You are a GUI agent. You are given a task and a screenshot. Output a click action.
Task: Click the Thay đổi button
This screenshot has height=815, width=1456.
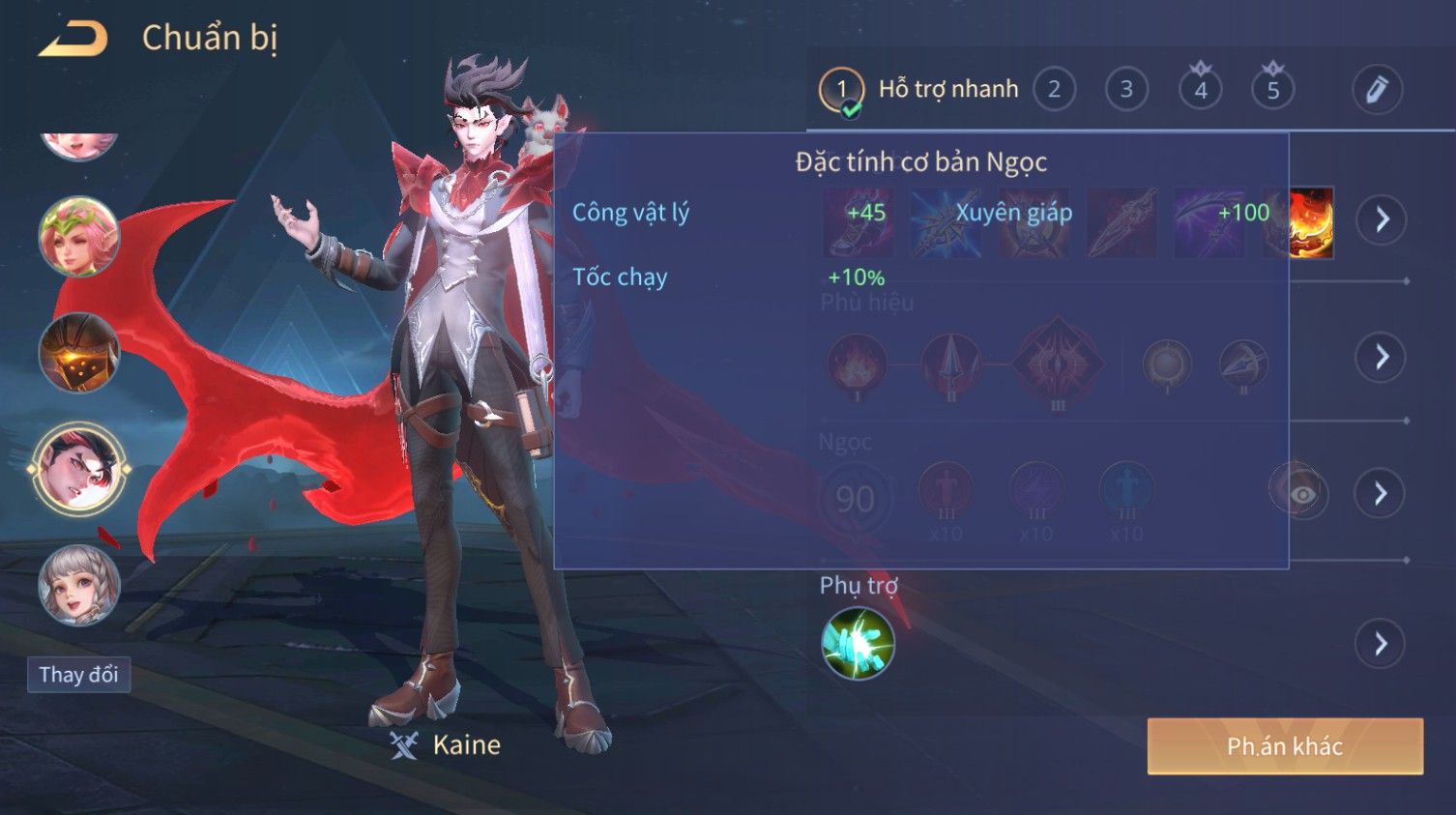click(x=78, y=675)
